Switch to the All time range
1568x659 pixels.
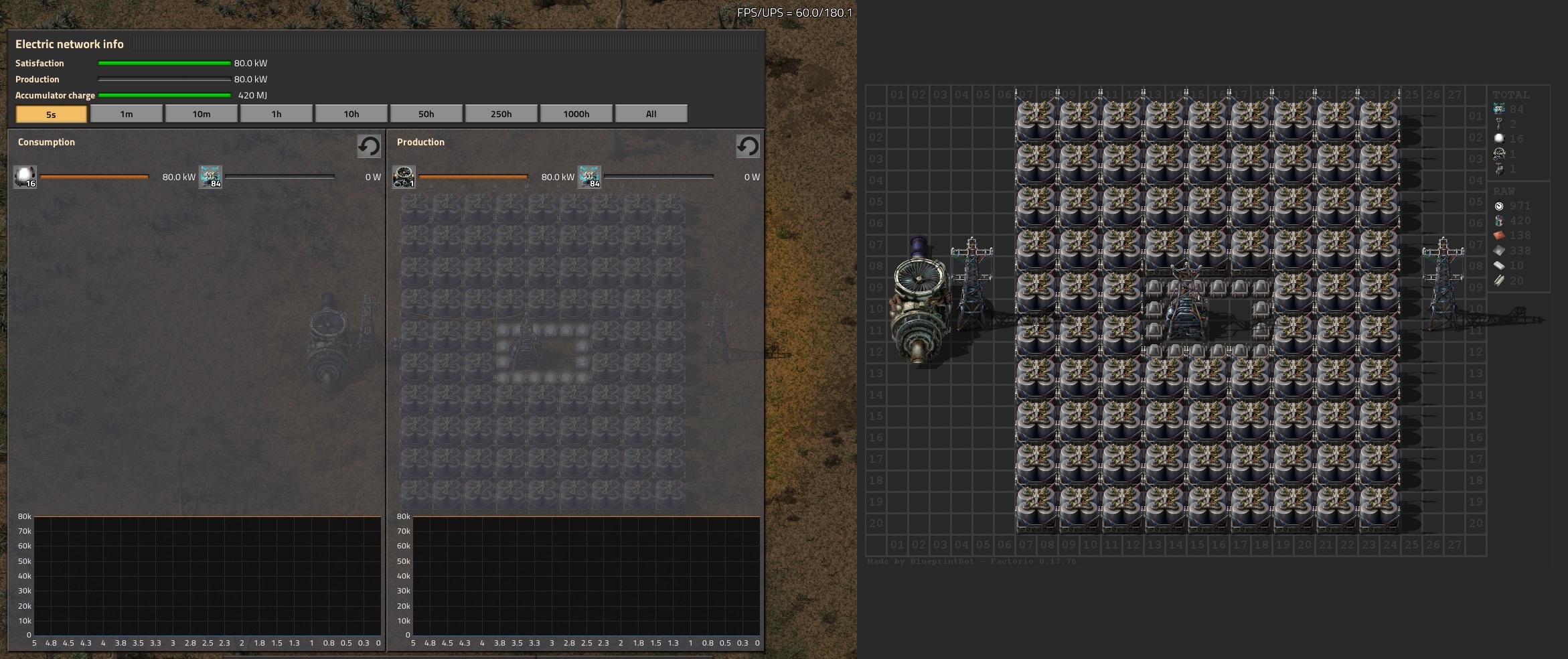(x=651, y=115)
